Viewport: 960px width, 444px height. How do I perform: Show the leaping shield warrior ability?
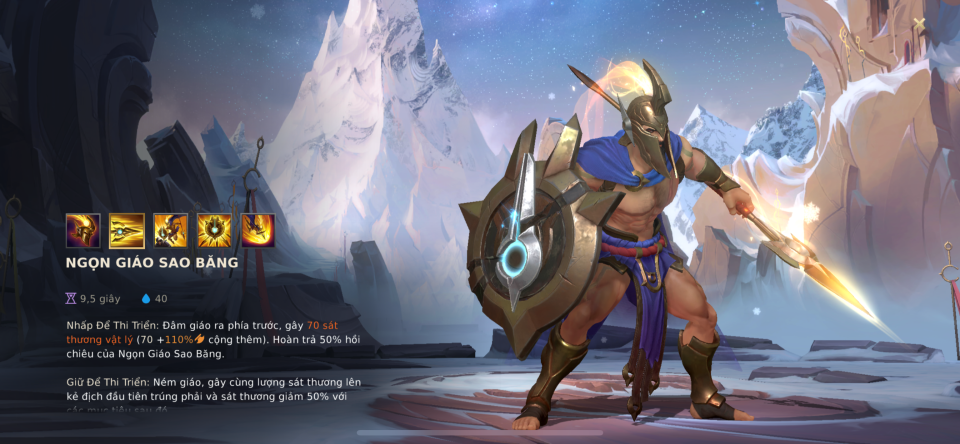coord(170,231)
